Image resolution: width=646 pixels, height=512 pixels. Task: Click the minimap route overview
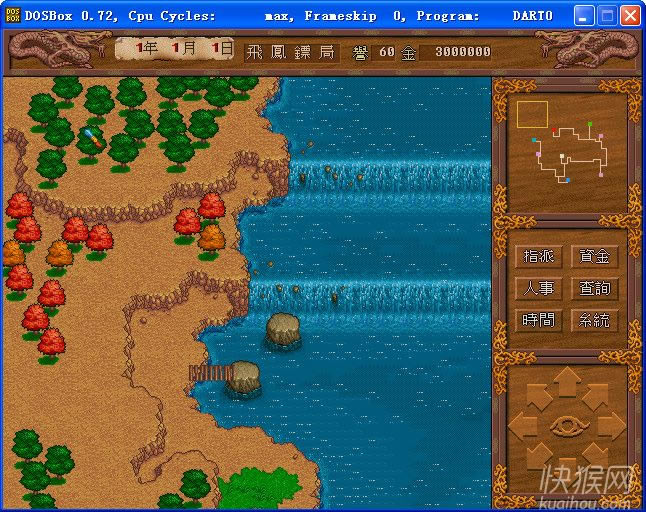click(567, 150)
